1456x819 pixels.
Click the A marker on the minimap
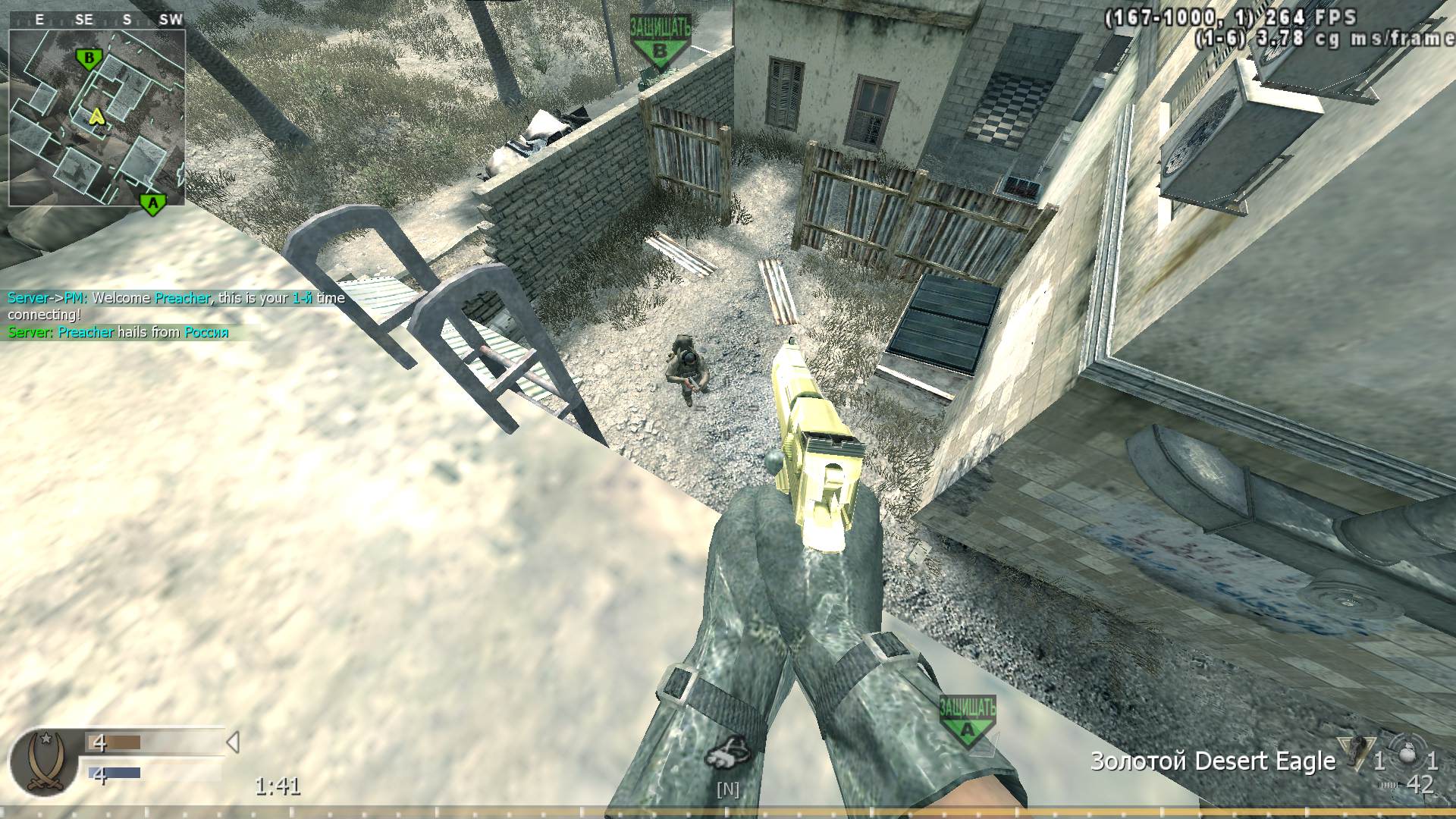click(x=152, y=202)
